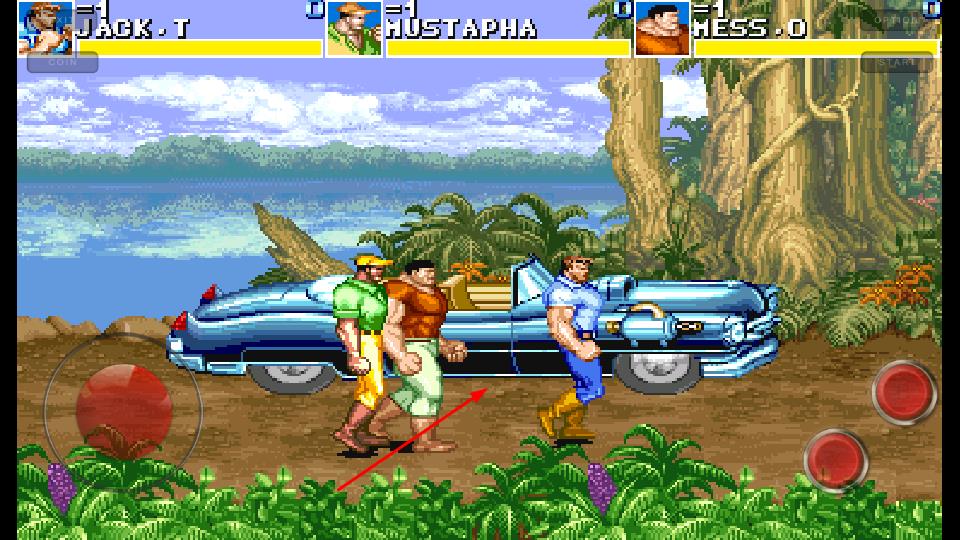Hit the START overlay button
This screenshot has width=960, height=540.
pyautogui.click(x=897, y=62)
